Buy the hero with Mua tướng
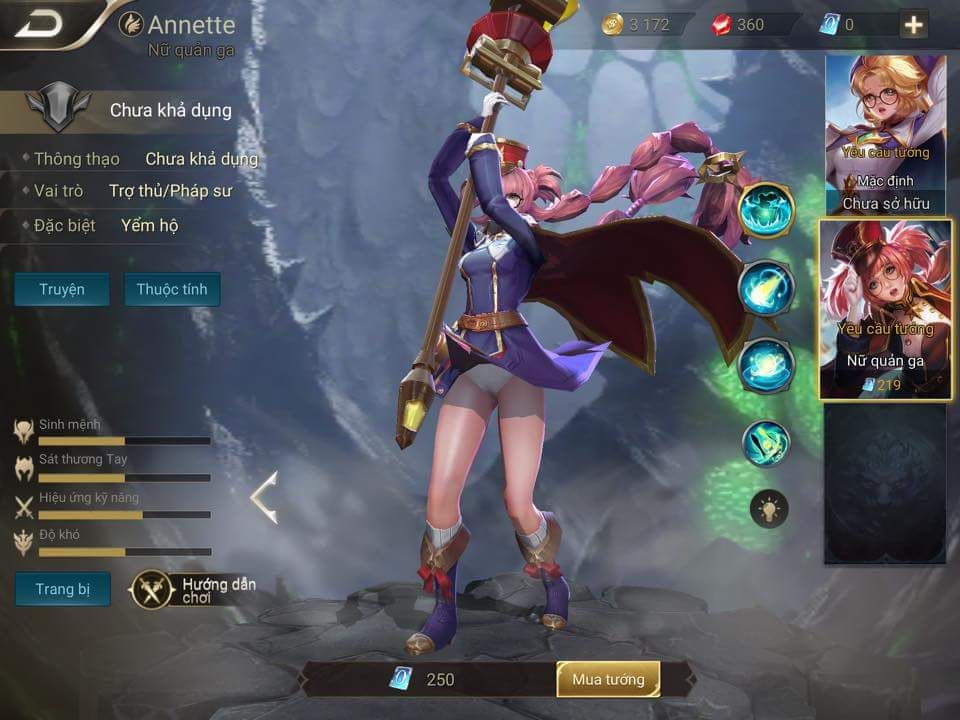This screenshot has width=960, height=720. (x=608, y=680)
